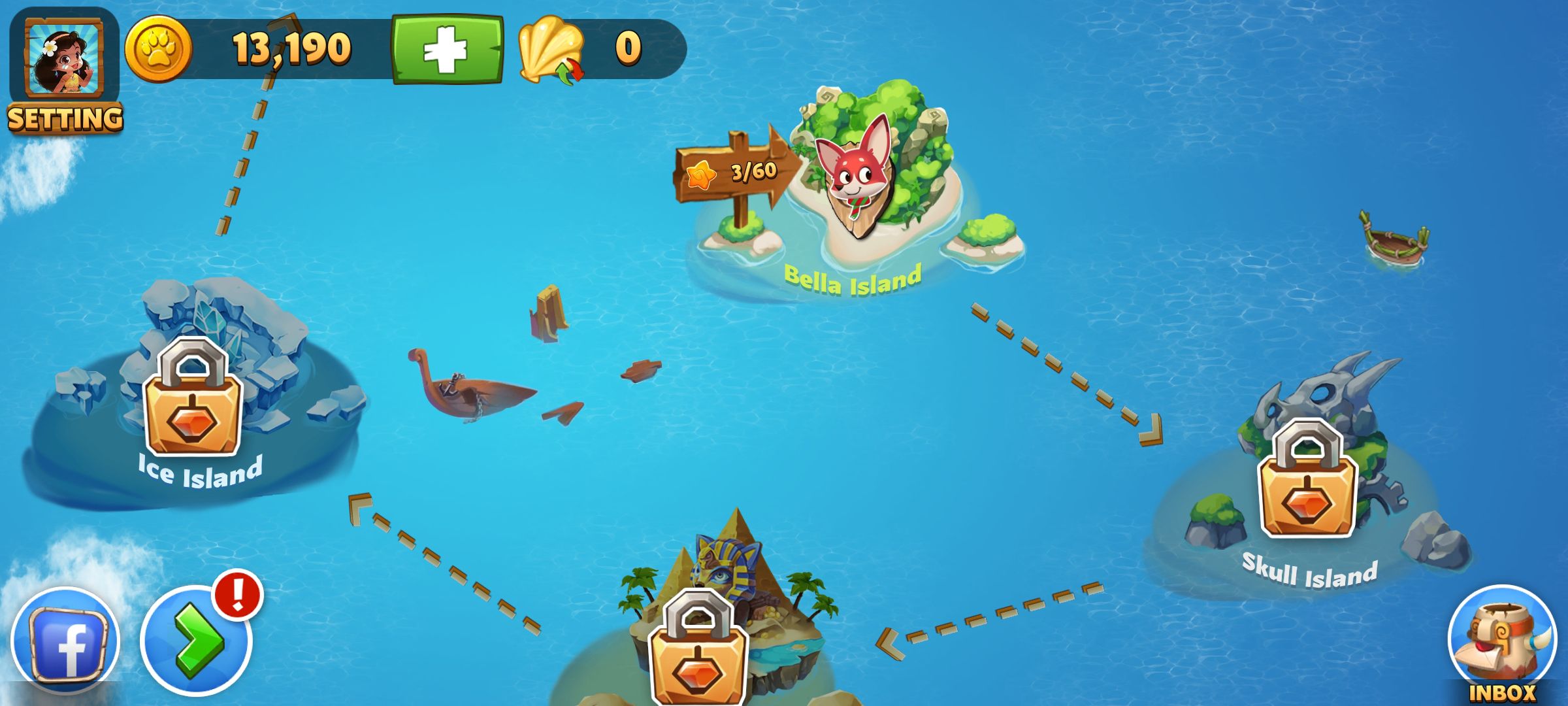Tap the green arrow button with alert
The width and height of the screenshot is (1568, 706).
click(x=196, y=641)
